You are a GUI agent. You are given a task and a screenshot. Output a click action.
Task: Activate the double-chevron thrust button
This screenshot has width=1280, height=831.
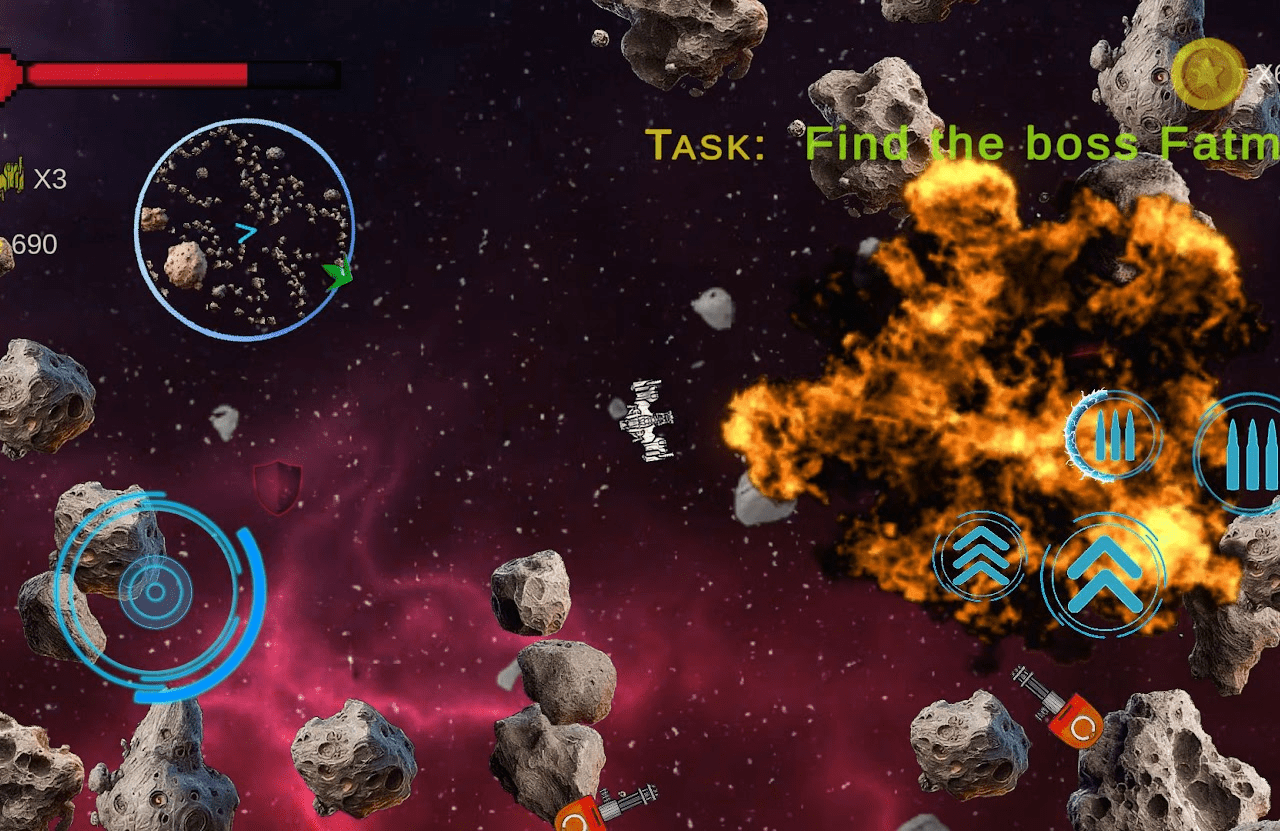(1103, 575)
